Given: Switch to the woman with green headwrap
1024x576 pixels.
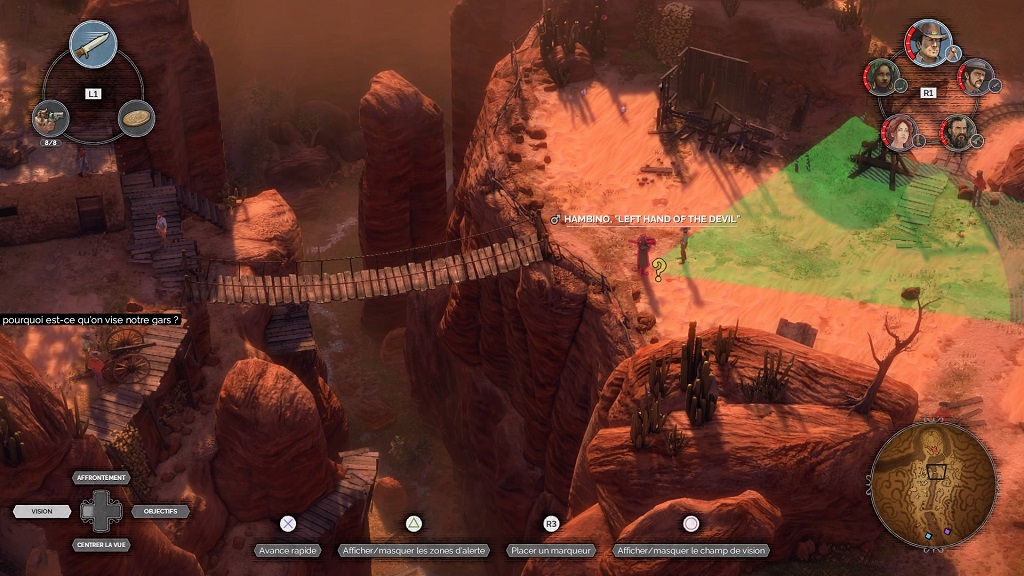Looking at the screenshot, I should pos(881,76).
